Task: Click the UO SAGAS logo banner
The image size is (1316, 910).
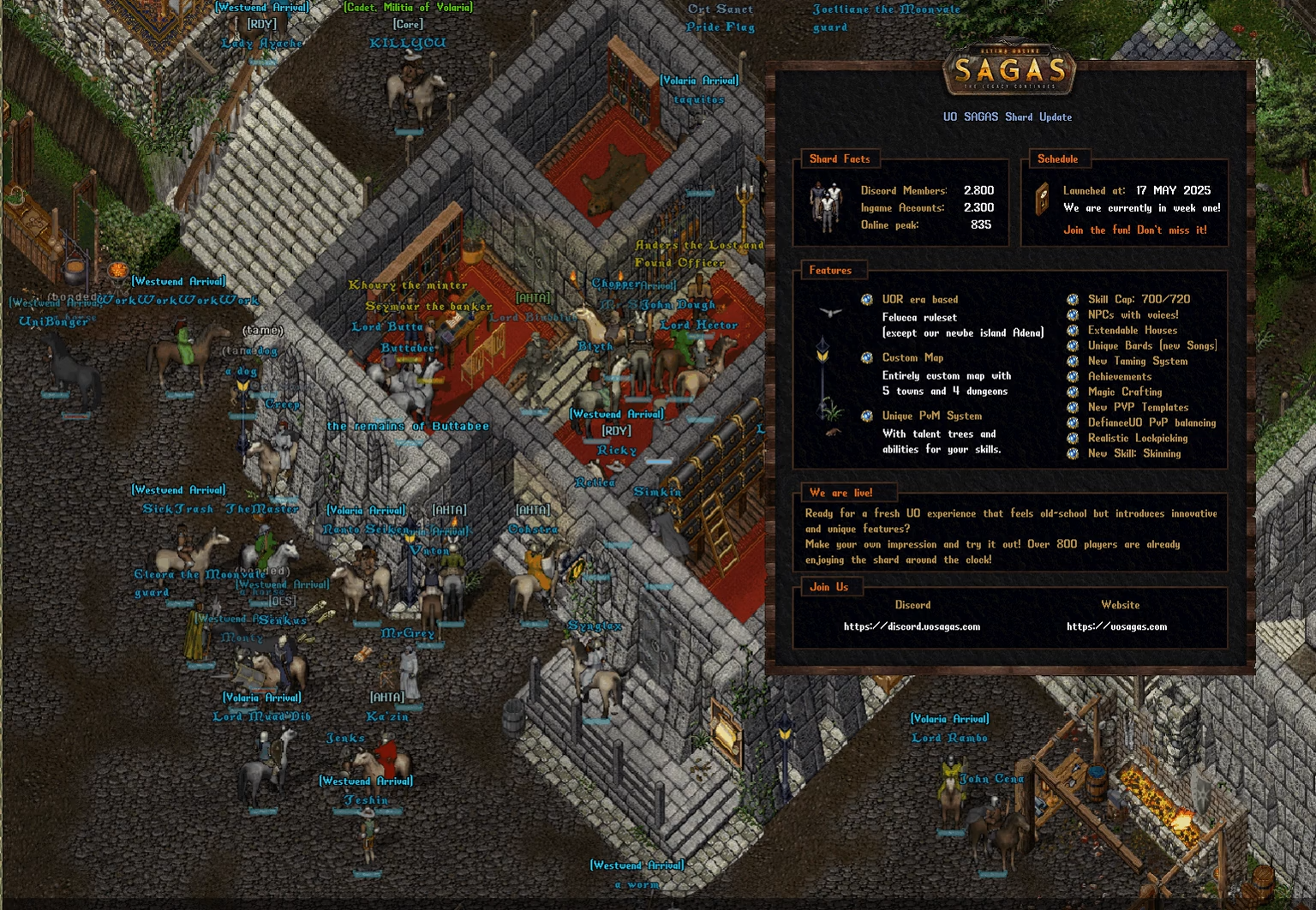Action: point(1009,70)
